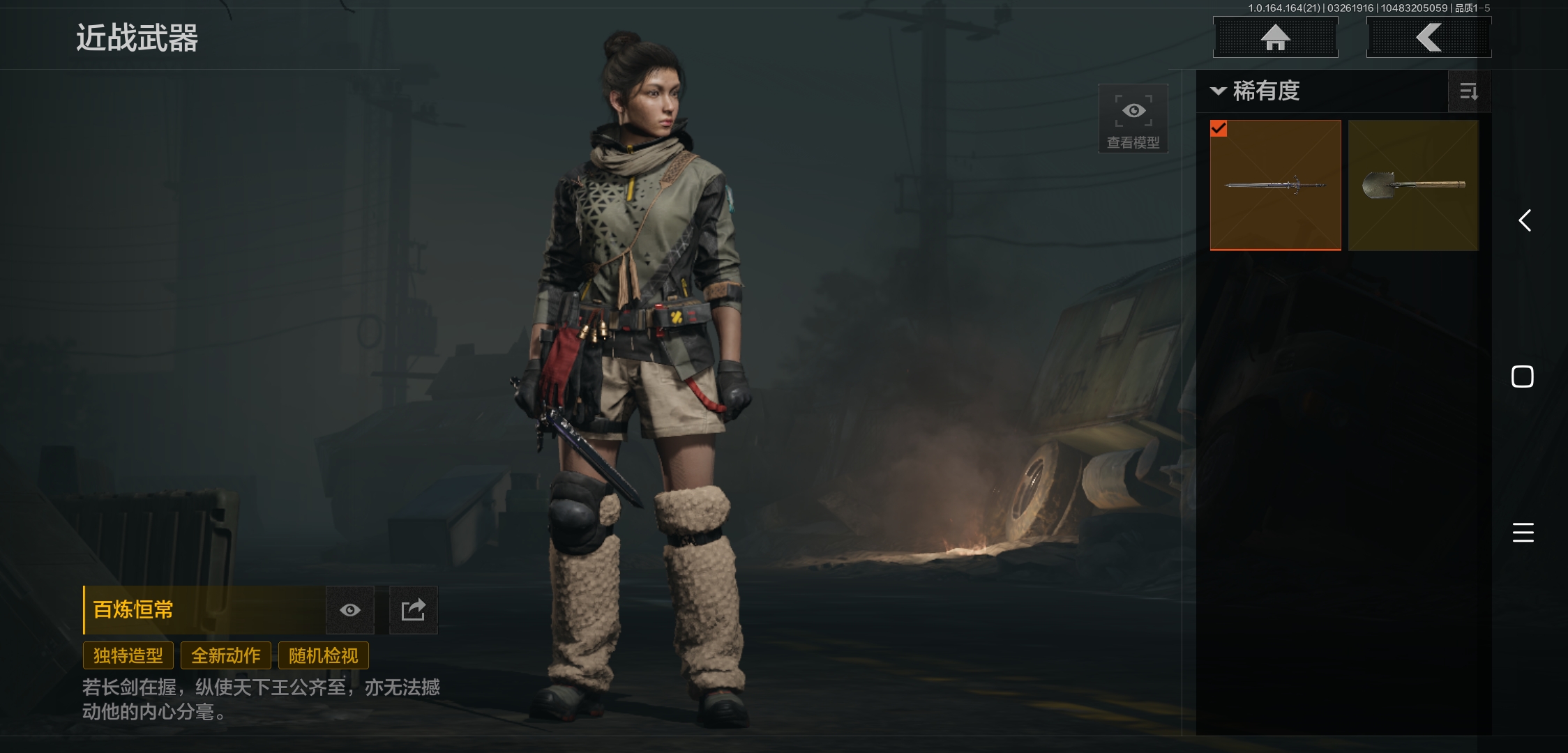Tap the Android back navigation arrow

(1525, 220)
